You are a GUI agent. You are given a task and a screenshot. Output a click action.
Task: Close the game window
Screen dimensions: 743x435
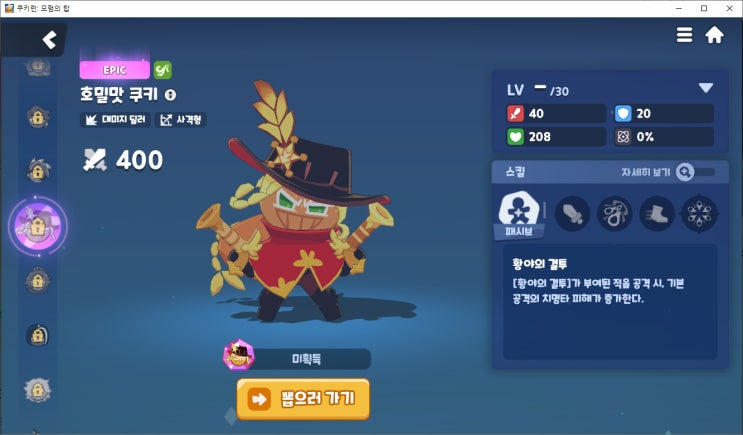[x=729, y=8]
